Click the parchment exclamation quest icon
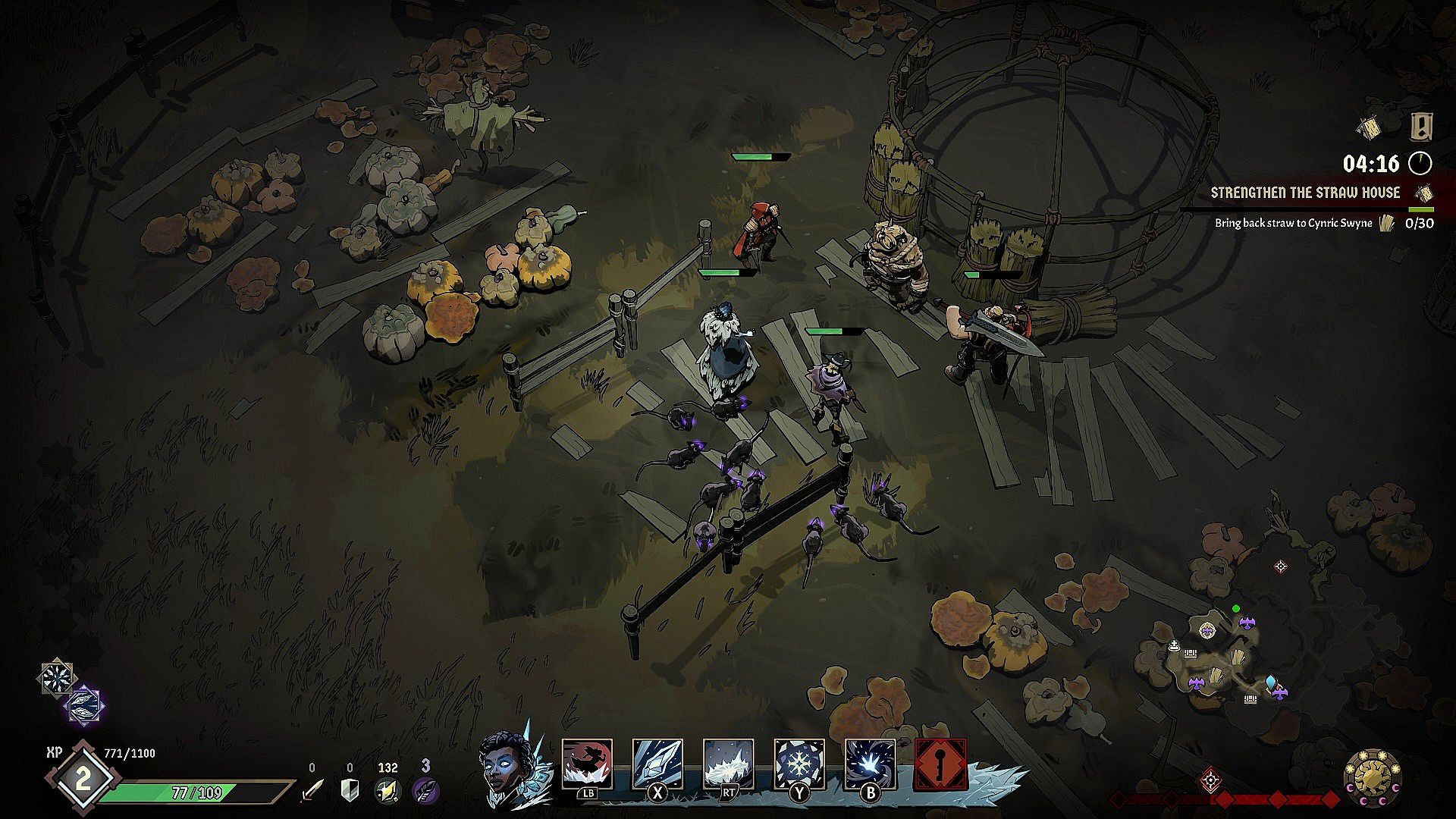 (1420, 127)
